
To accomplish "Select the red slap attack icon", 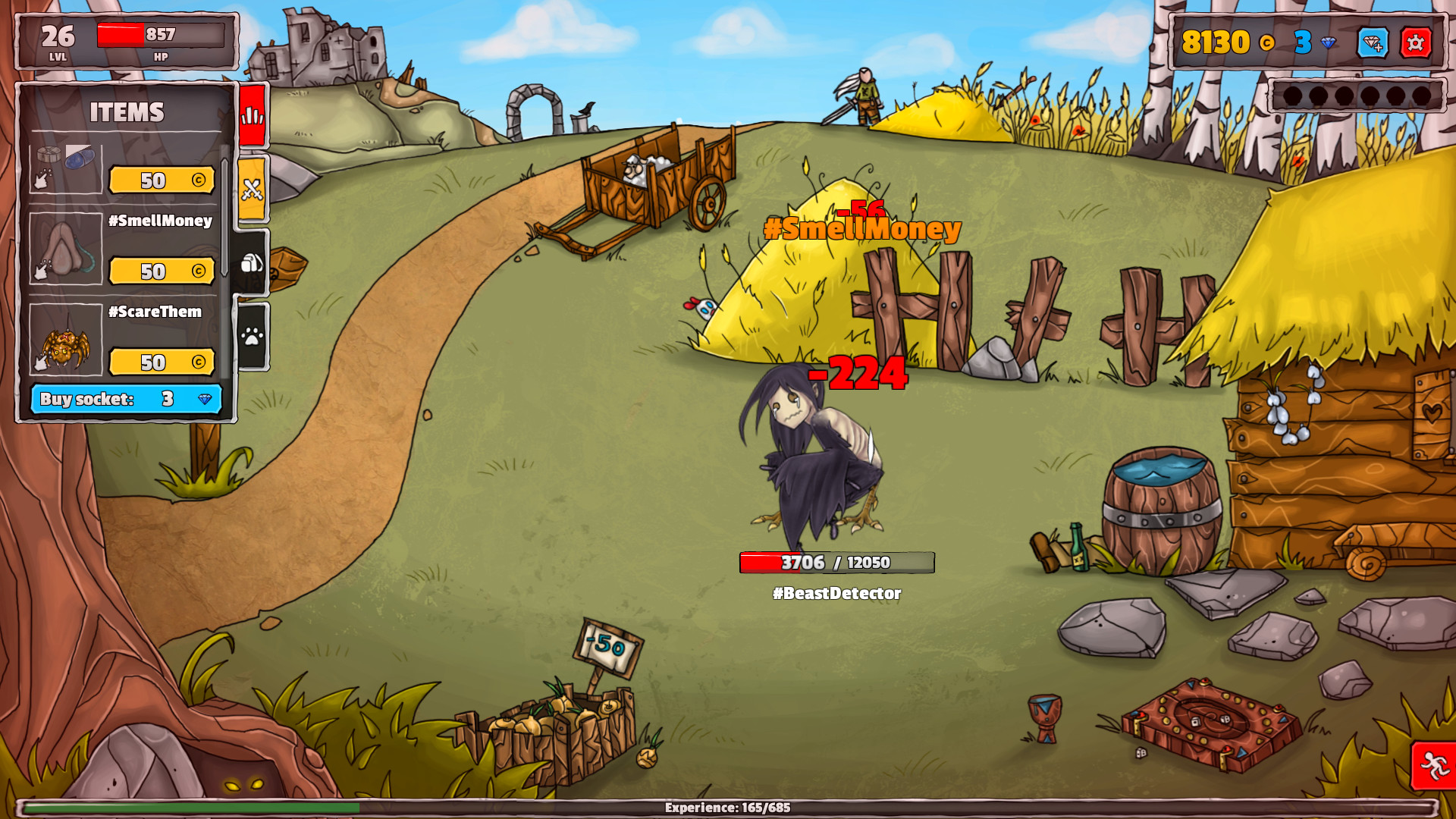I will (252, 118).
